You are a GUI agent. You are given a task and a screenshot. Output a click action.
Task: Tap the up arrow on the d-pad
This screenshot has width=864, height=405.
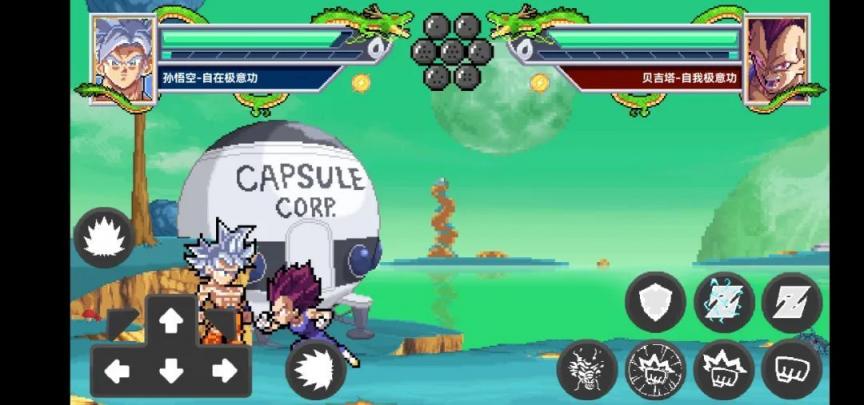point(171,321)
